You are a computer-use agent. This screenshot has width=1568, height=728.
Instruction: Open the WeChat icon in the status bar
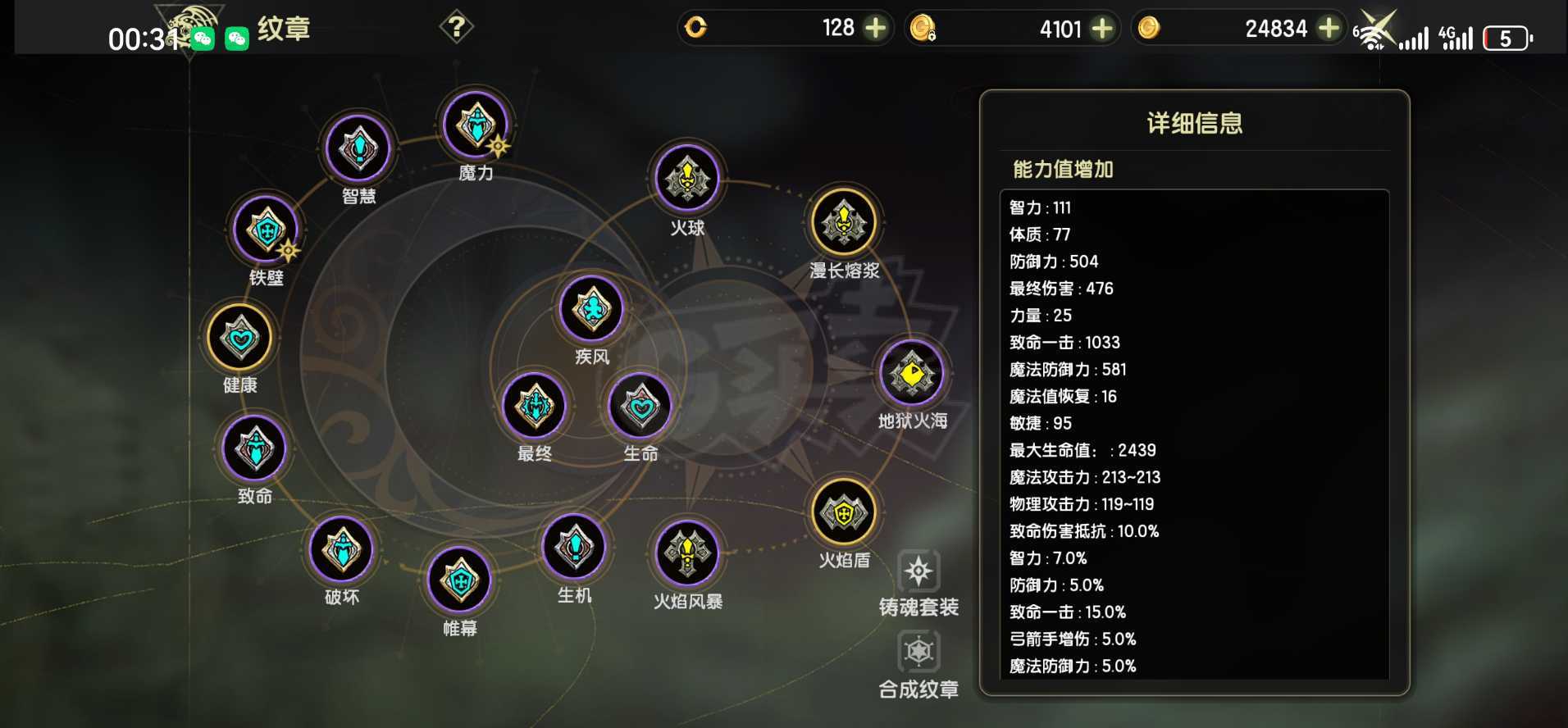[202, 38]
